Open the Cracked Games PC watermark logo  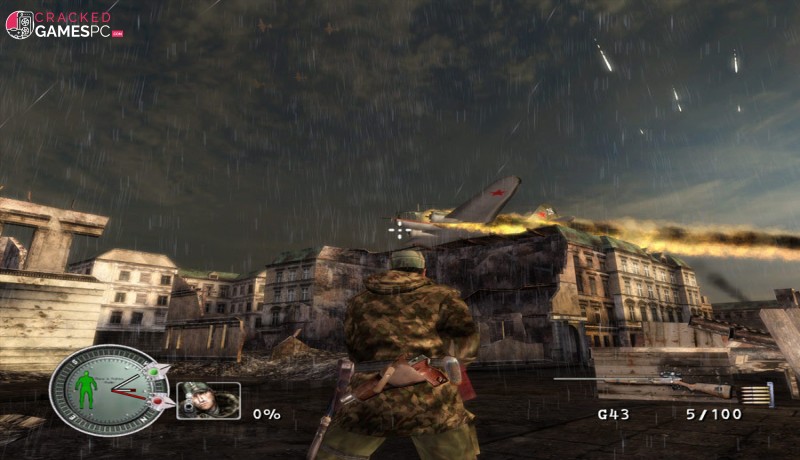click(64, 24)
